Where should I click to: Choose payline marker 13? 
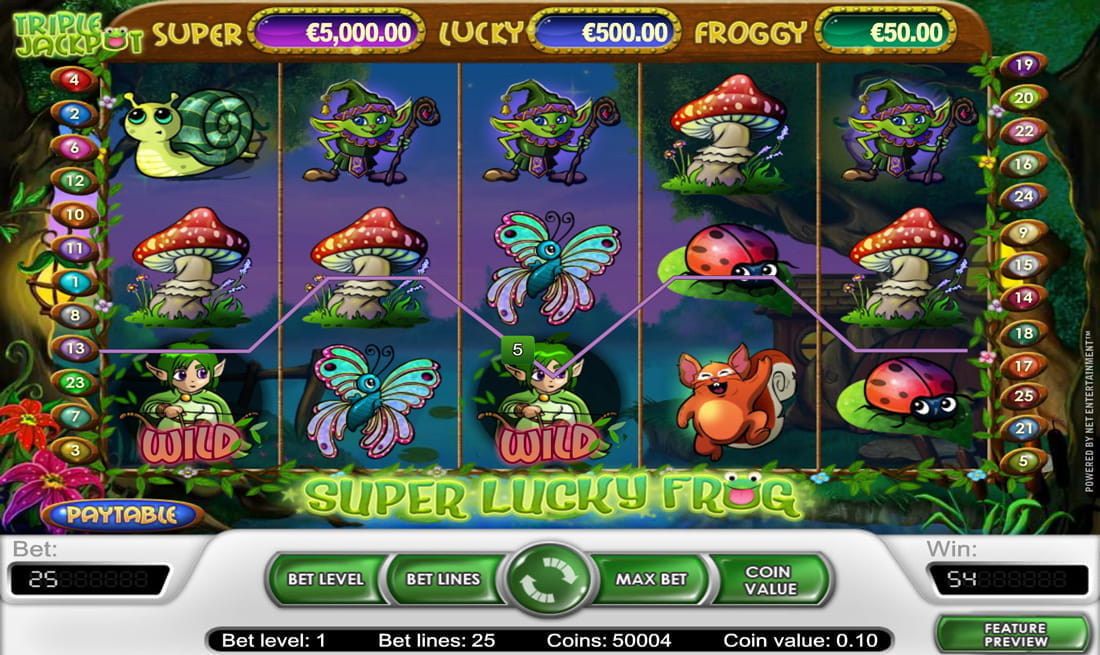click(76, 349)
